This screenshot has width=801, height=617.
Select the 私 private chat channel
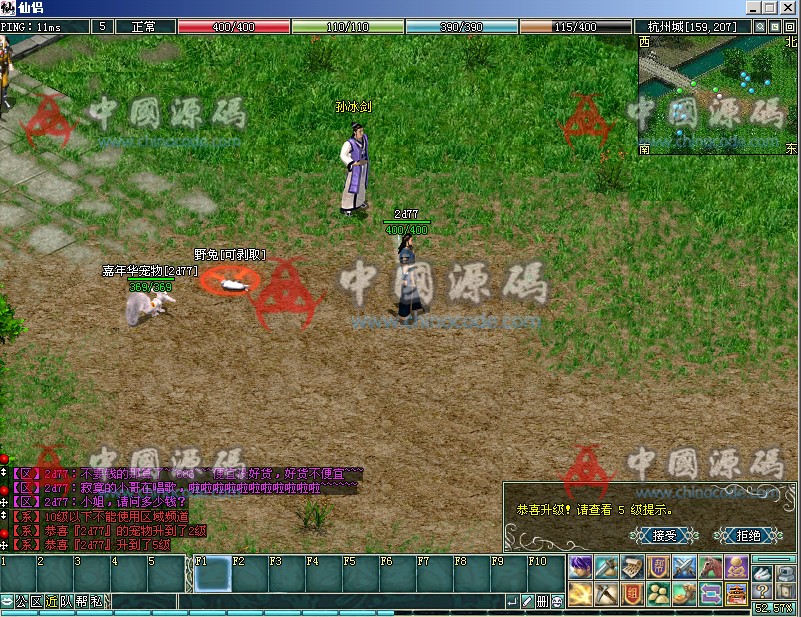point(96,602)
